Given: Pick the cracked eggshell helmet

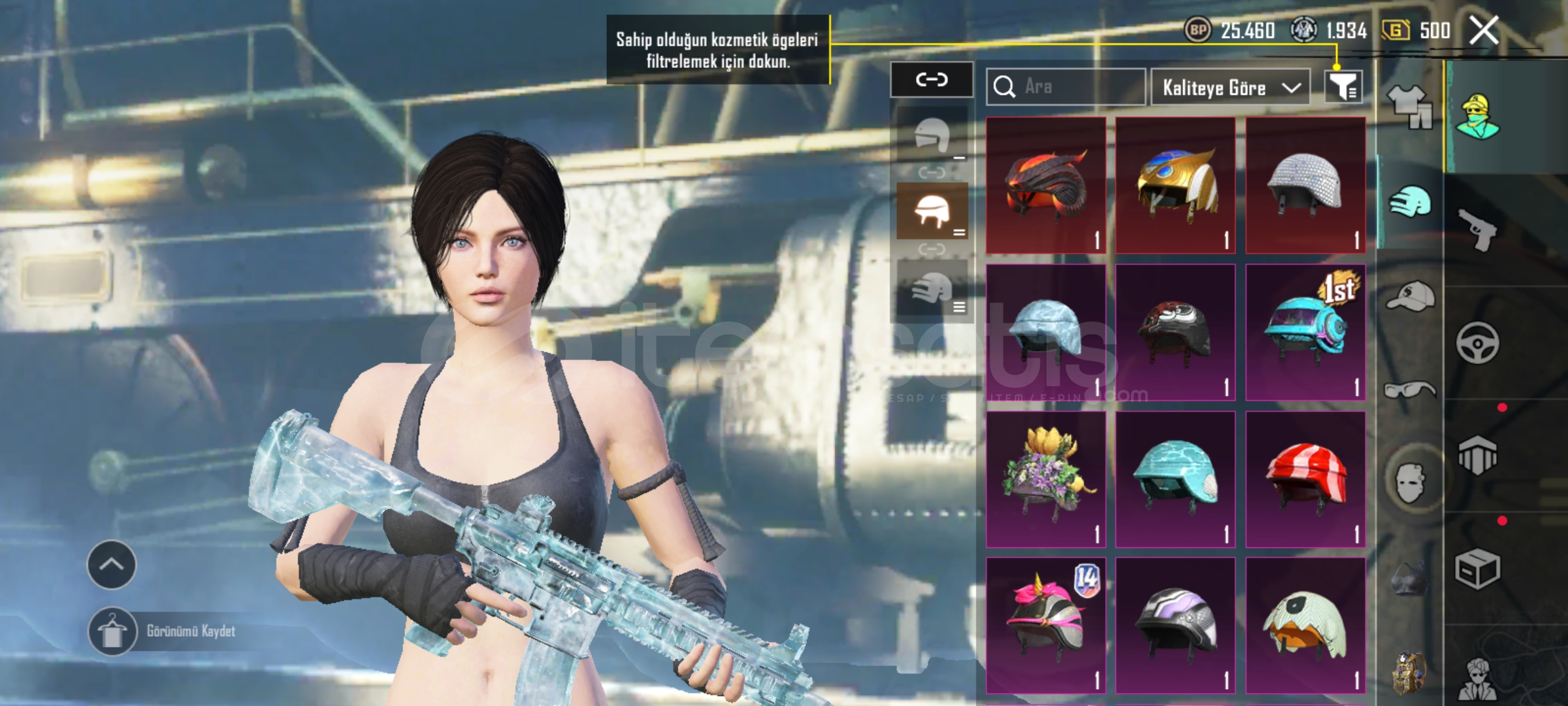Looking at the screenshot, I should pyautogui.click(x=1305, y=625).
